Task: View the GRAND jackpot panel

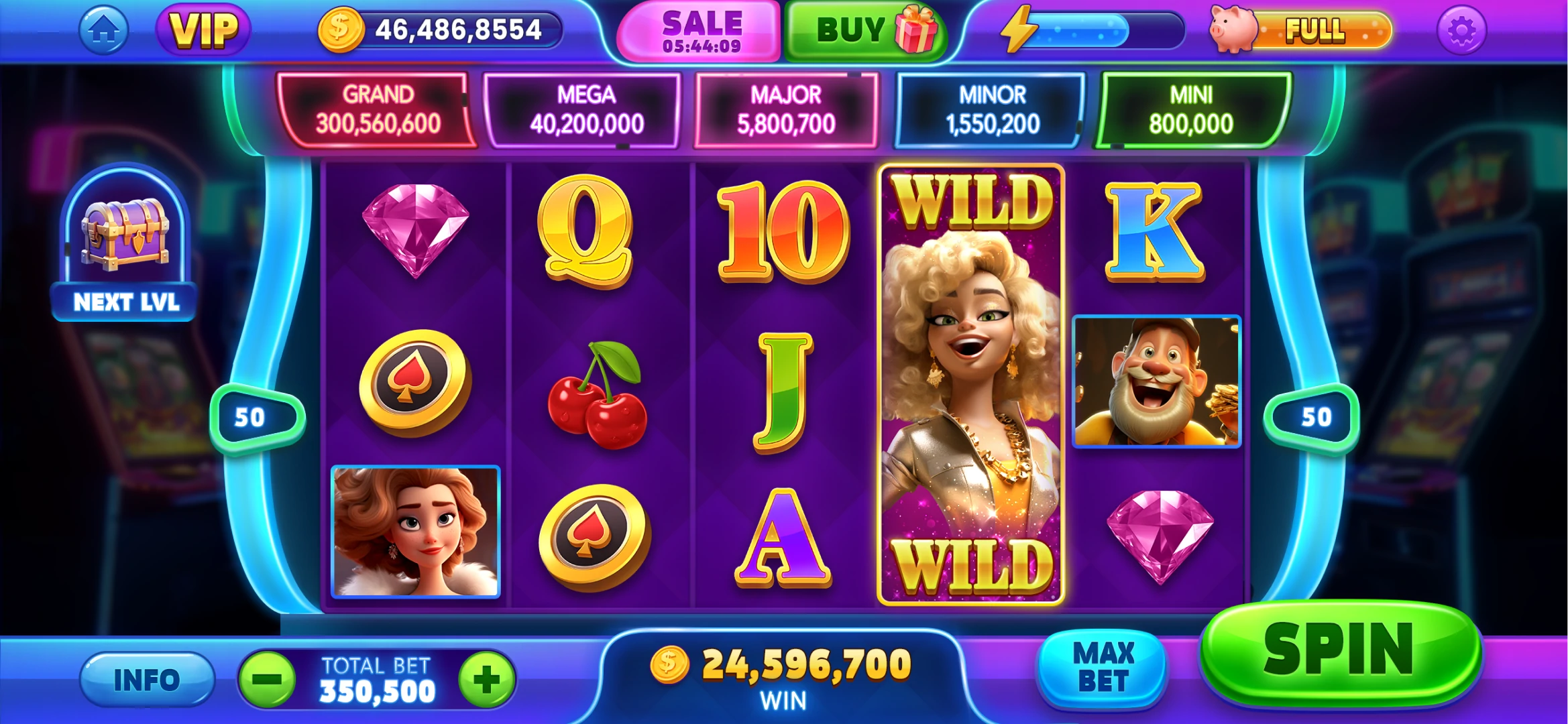Action: tap(378, 110)
